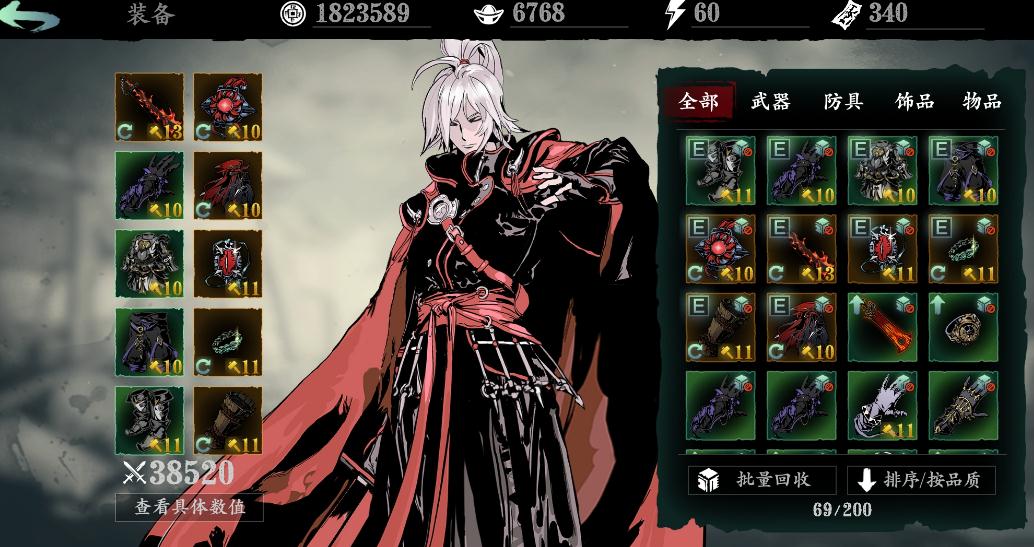Select the equipped grey chest armor slot
The image size is (1034, 547).
click(x=150, y=264)
